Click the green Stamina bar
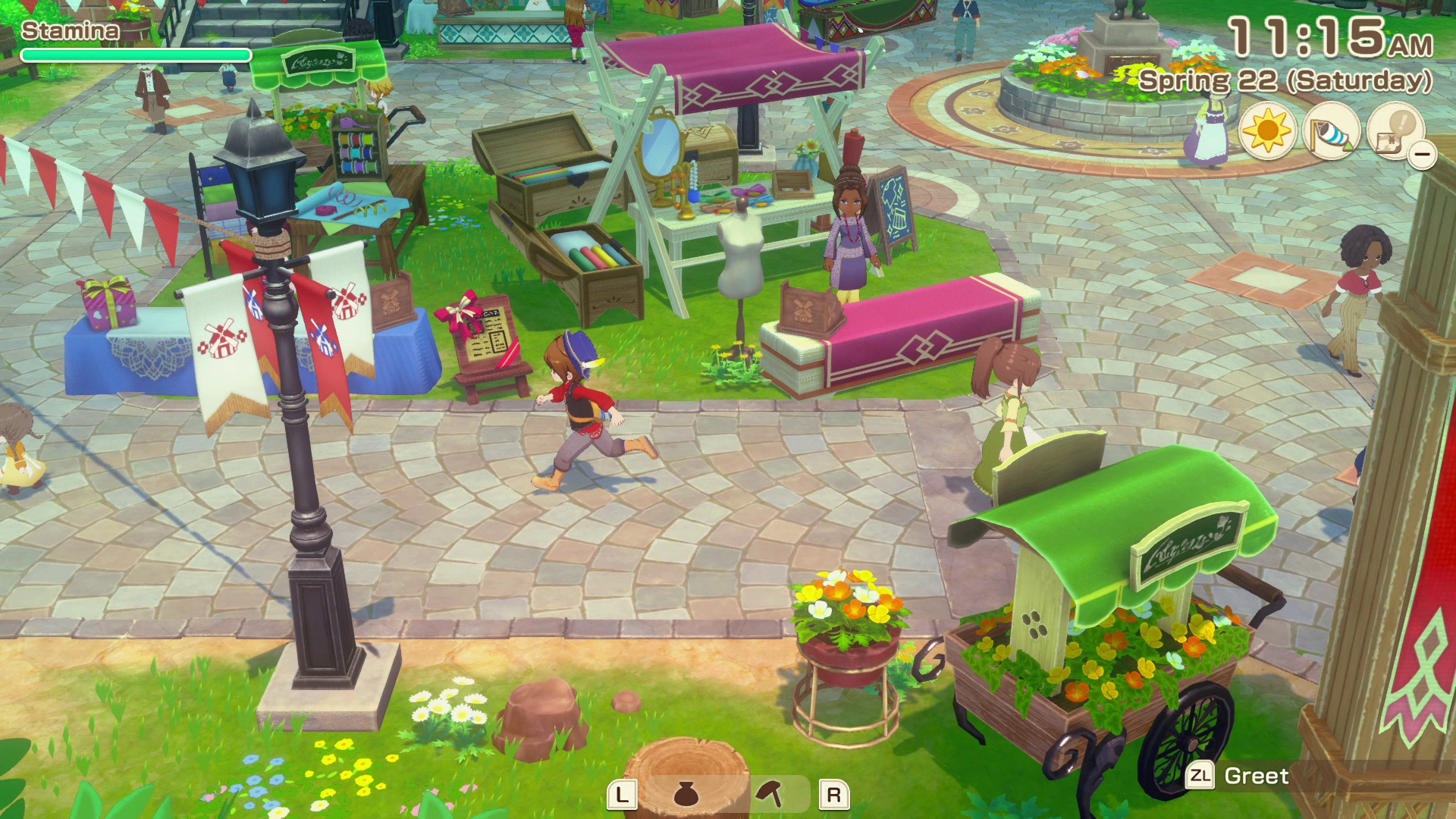The height and width of the screenshot is (819, 1456). 136,55
